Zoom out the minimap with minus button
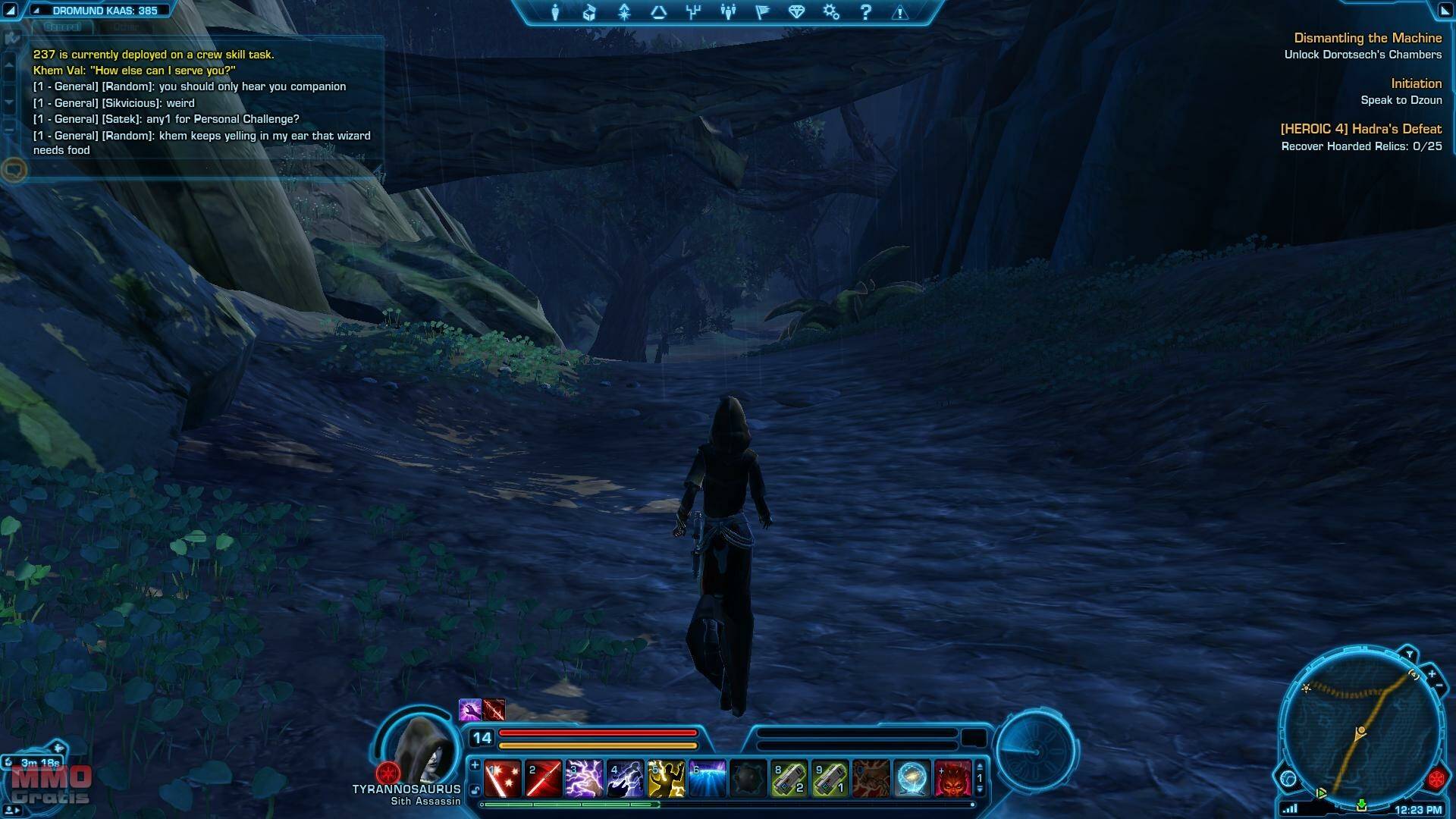The image size is (1456, 819). (1439, 686)
